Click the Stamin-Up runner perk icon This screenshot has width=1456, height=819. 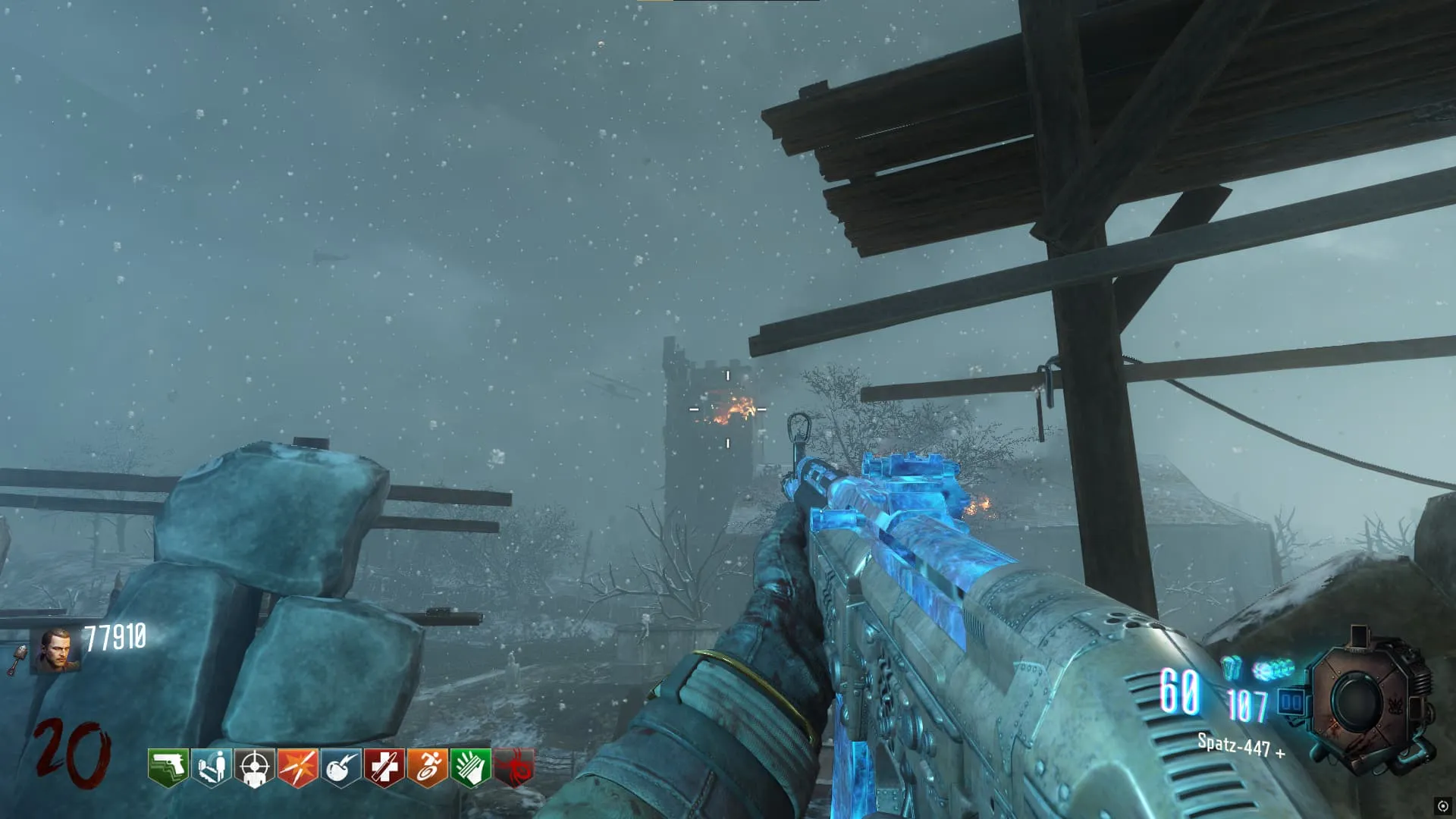point(427,767)
